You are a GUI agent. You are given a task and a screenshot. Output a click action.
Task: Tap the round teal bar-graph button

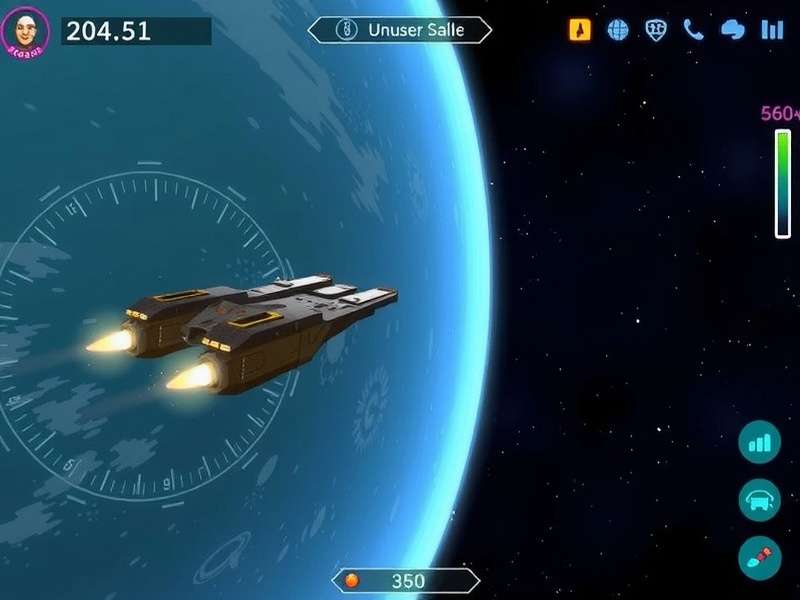coord(760,442)
